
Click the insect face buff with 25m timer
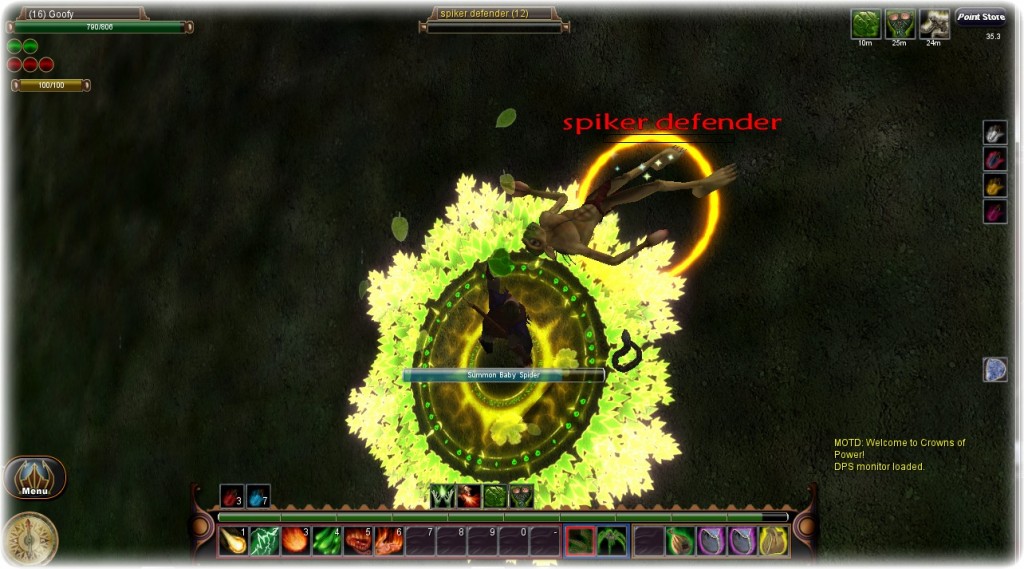[x=900, y=24]
